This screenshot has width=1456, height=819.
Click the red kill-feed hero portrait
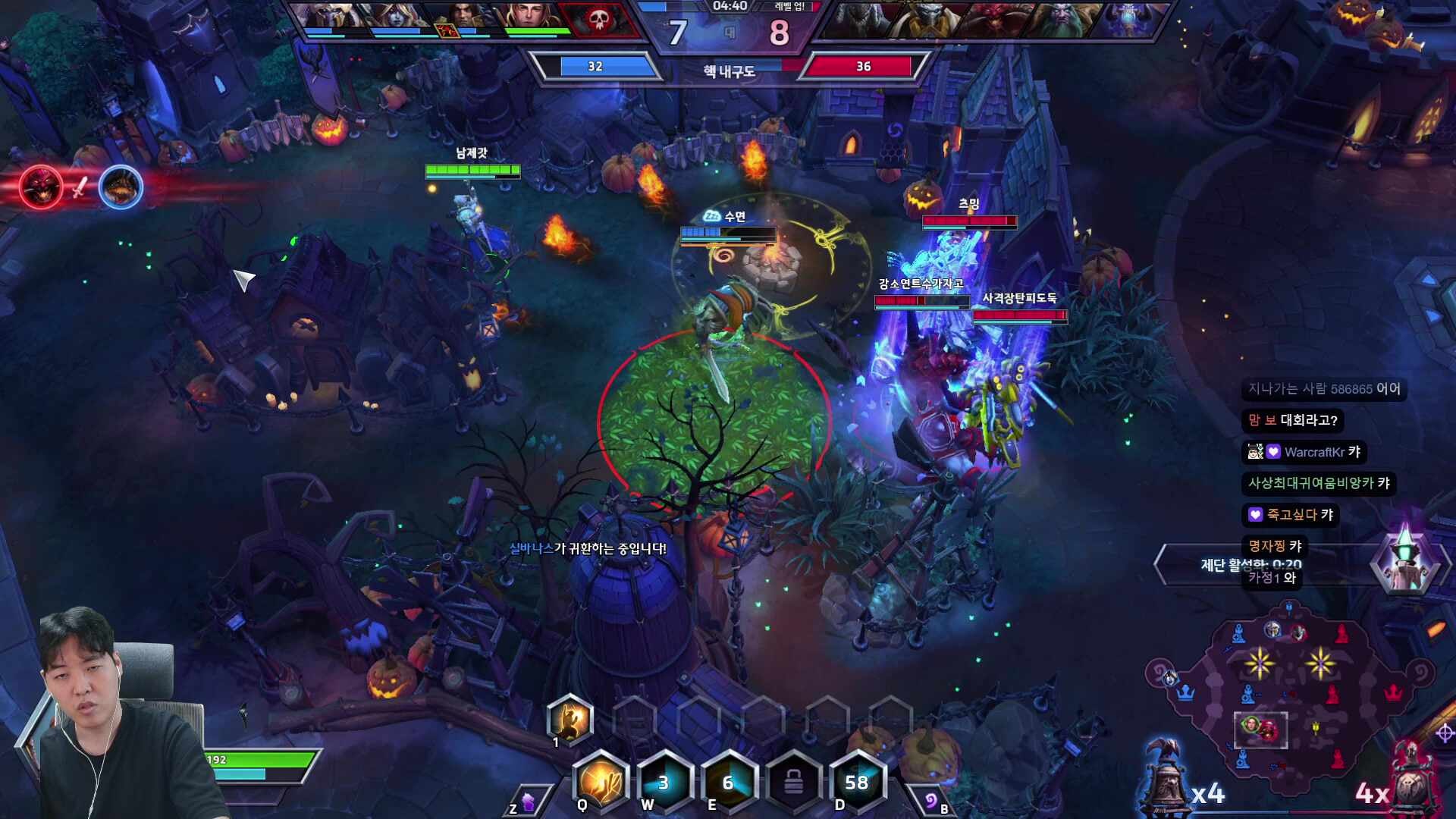click(41, 187)
